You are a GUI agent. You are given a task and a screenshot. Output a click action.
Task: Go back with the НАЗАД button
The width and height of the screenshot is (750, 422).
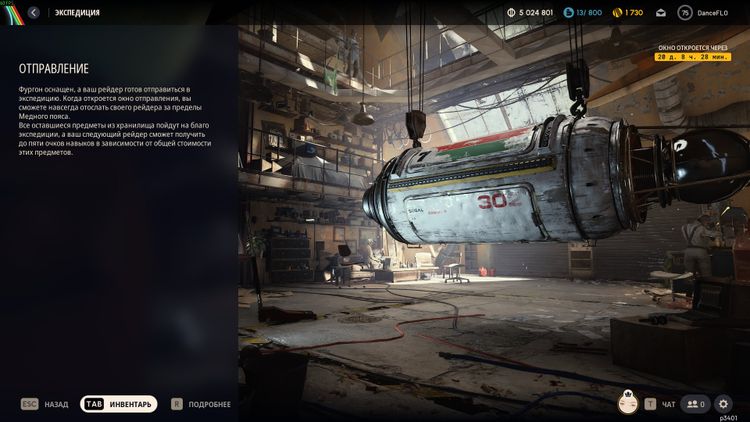point(45,404)
